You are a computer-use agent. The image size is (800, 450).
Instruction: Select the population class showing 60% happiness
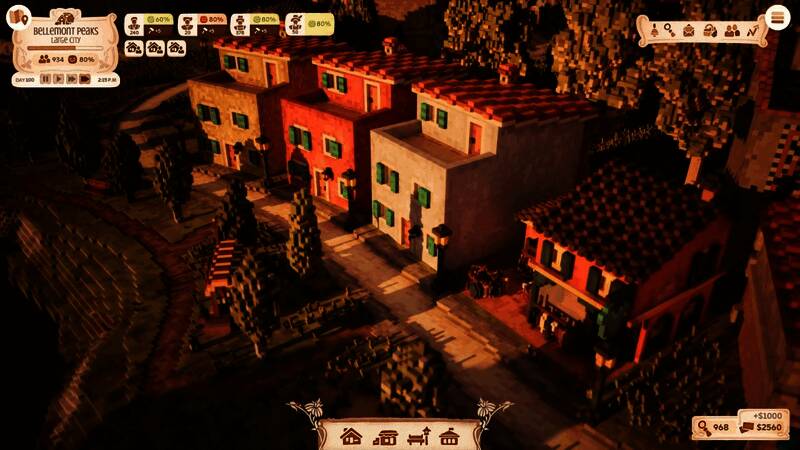(148, 24)
